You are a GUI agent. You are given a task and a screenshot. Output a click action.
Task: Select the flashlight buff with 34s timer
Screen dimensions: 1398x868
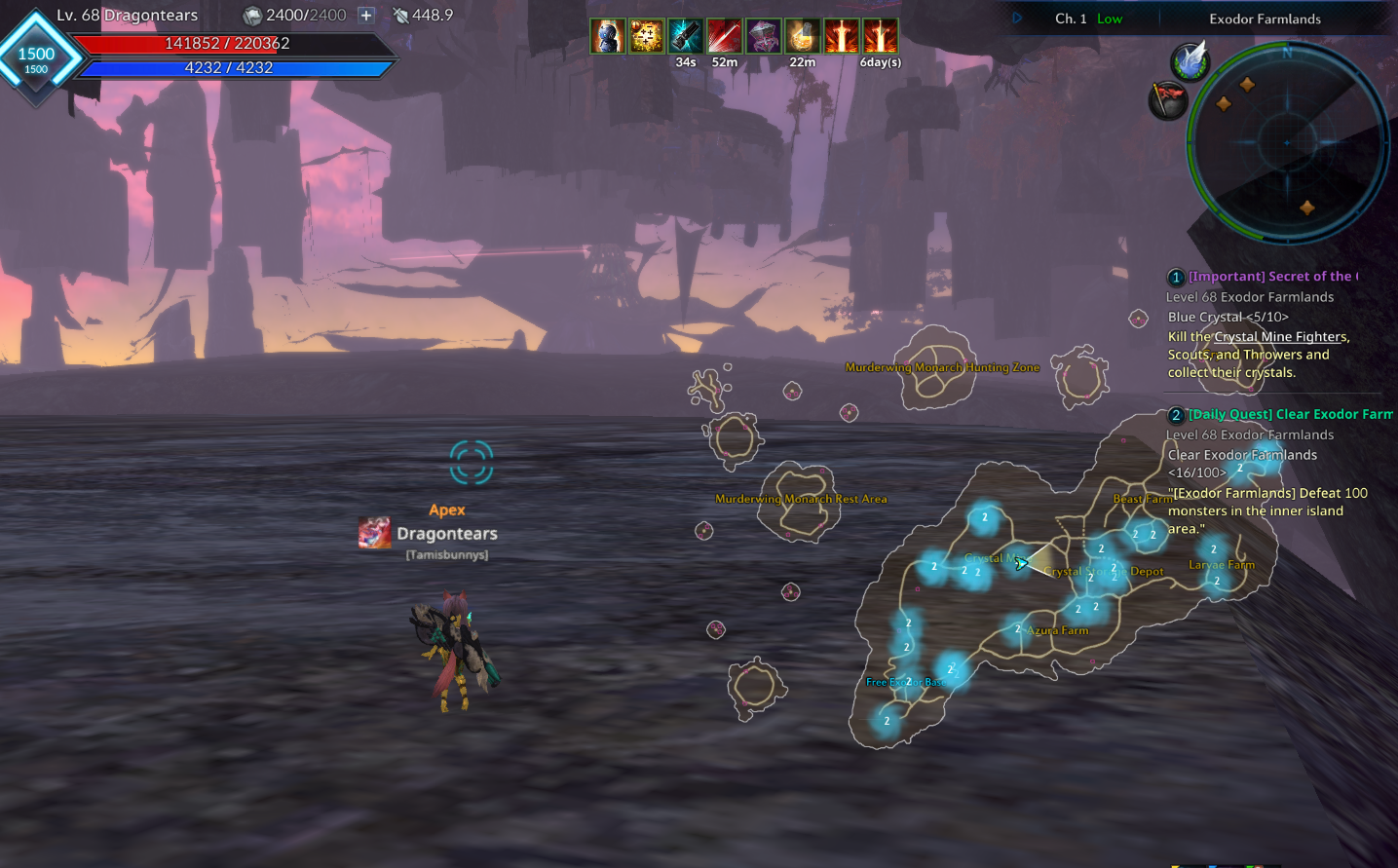coord(686,37)
